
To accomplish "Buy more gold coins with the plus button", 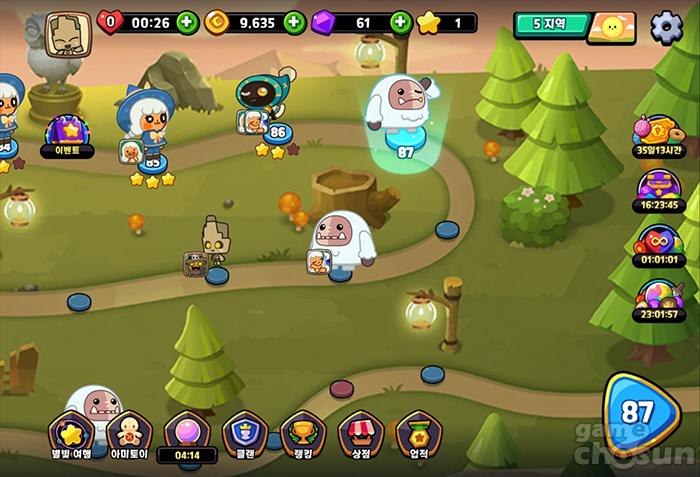I will pyautogui.click(x=293, y=22).
